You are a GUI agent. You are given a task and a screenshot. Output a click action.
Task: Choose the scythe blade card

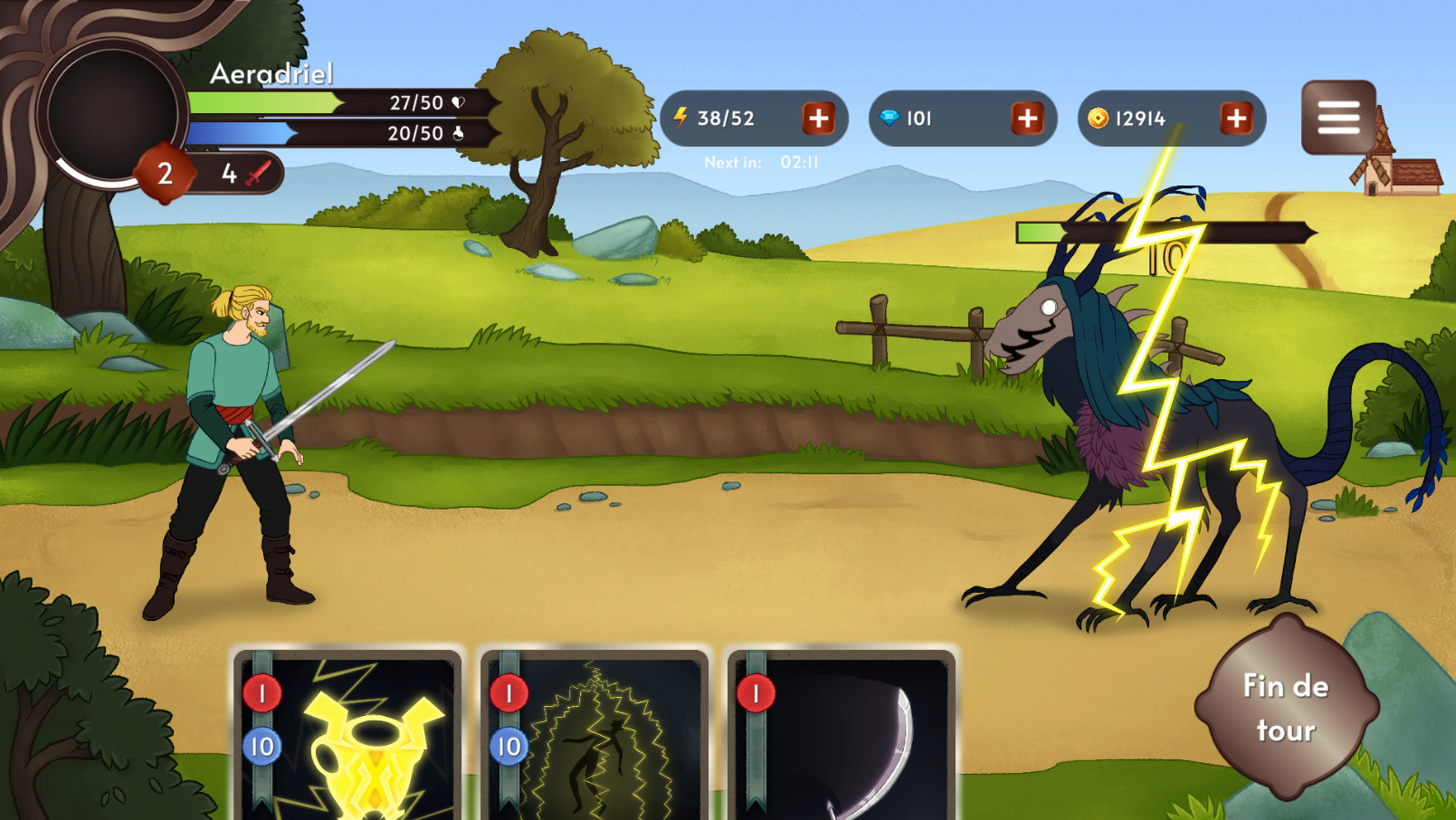[840, 733]
